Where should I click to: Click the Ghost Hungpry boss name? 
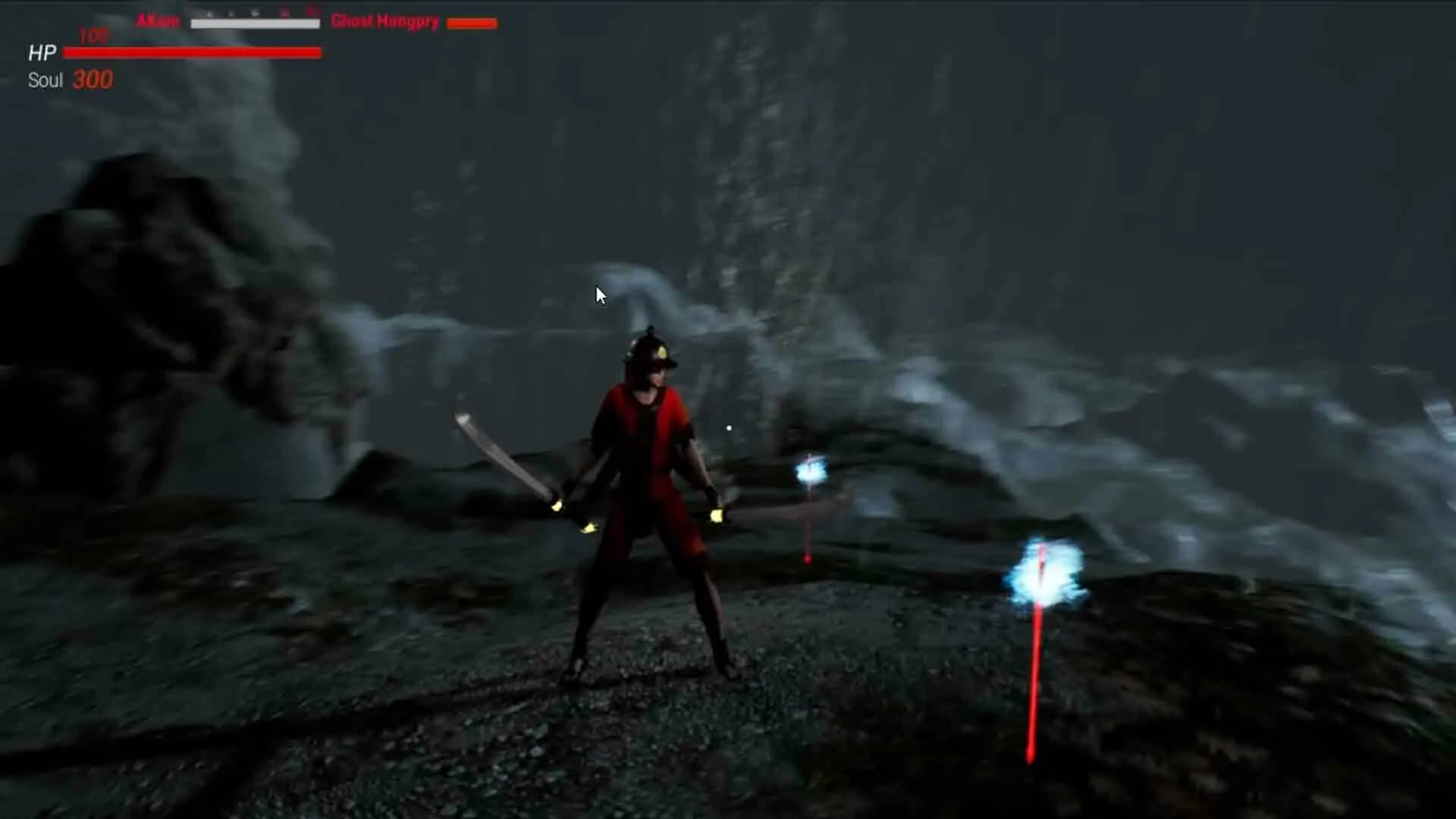click(384, 21)
